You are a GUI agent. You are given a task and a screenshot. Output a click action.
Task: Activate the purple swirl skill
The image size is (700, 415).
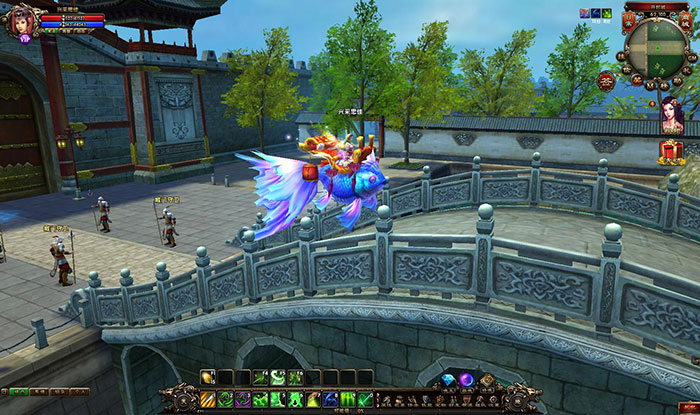click(x=243, y=398)
